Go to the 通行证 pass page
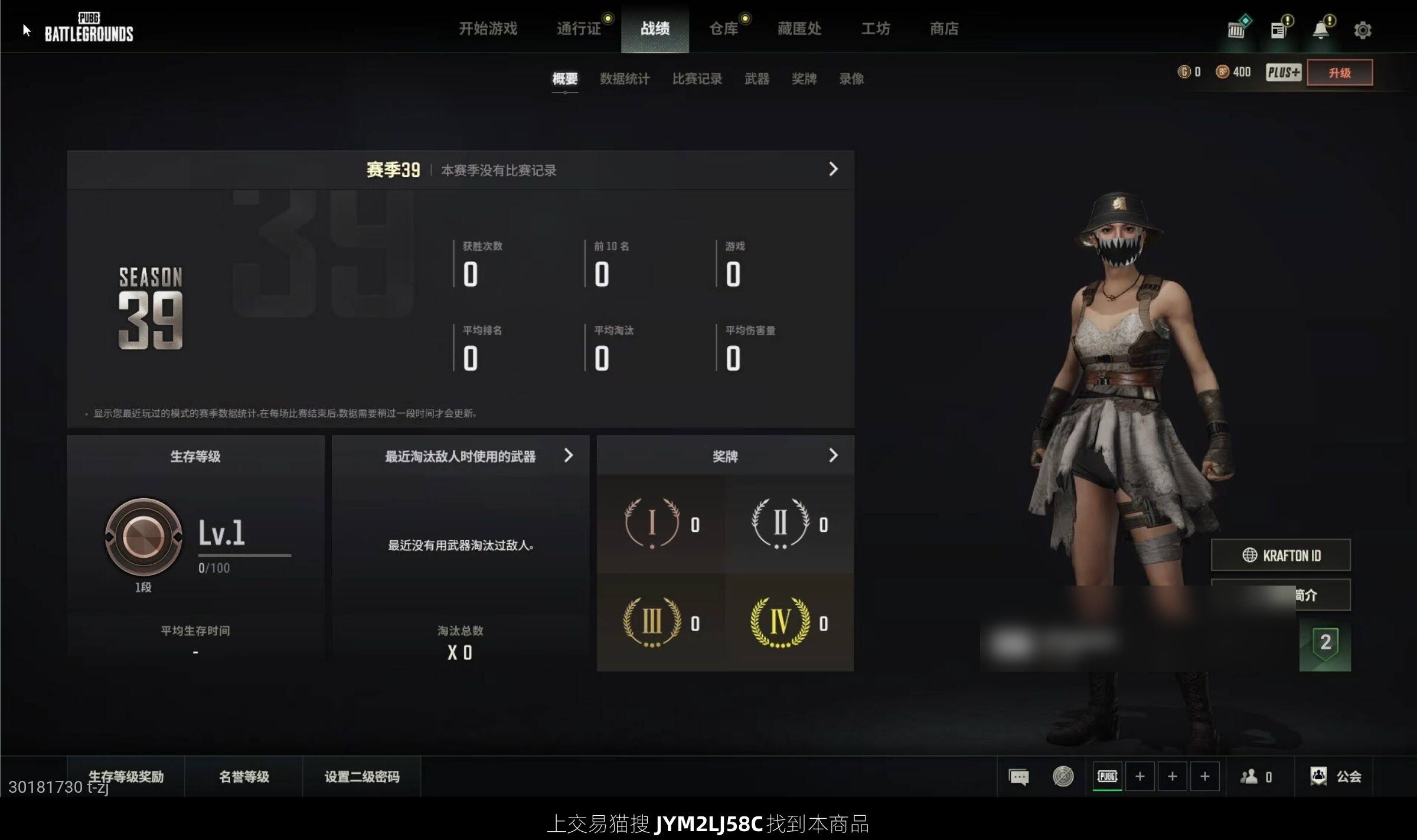Viewport: 1417px width, 840px height. tap(579, 28)
